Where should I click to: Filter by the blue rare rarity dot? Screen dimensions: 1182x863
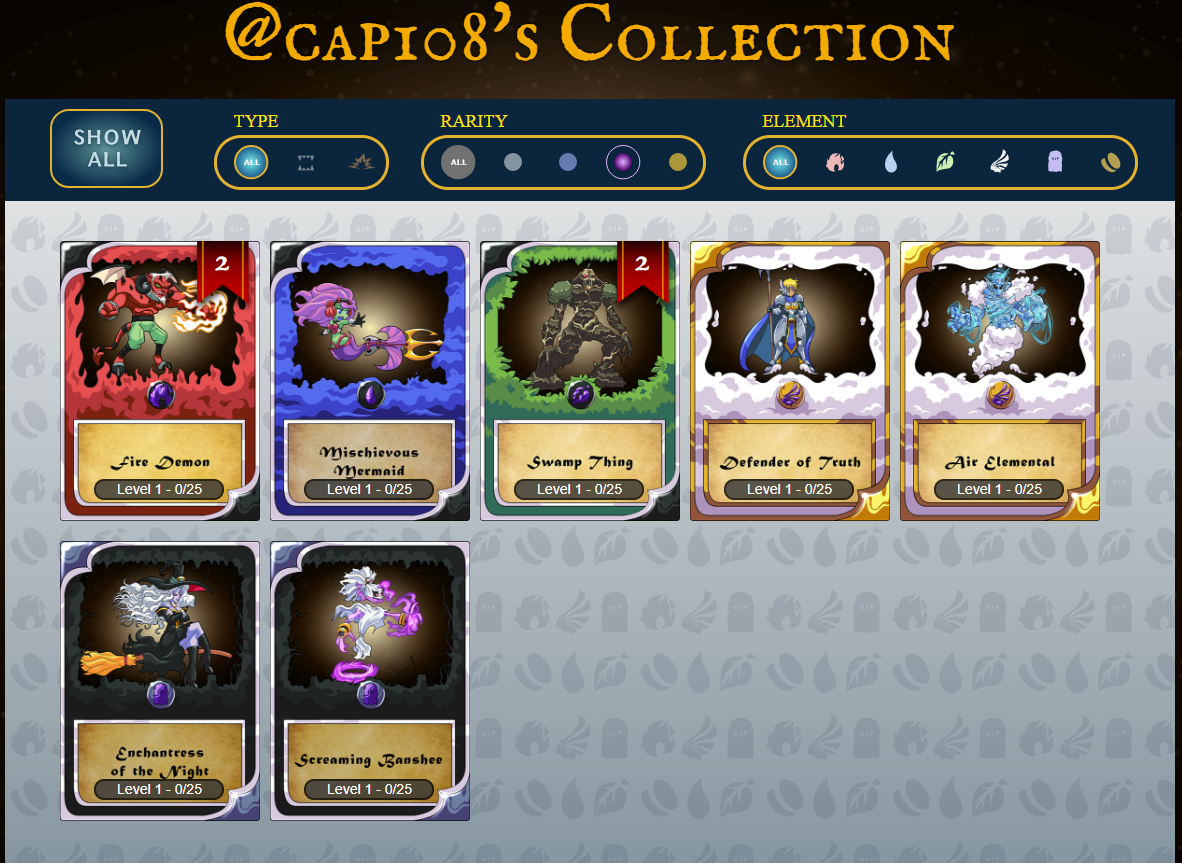coord(568,162)
